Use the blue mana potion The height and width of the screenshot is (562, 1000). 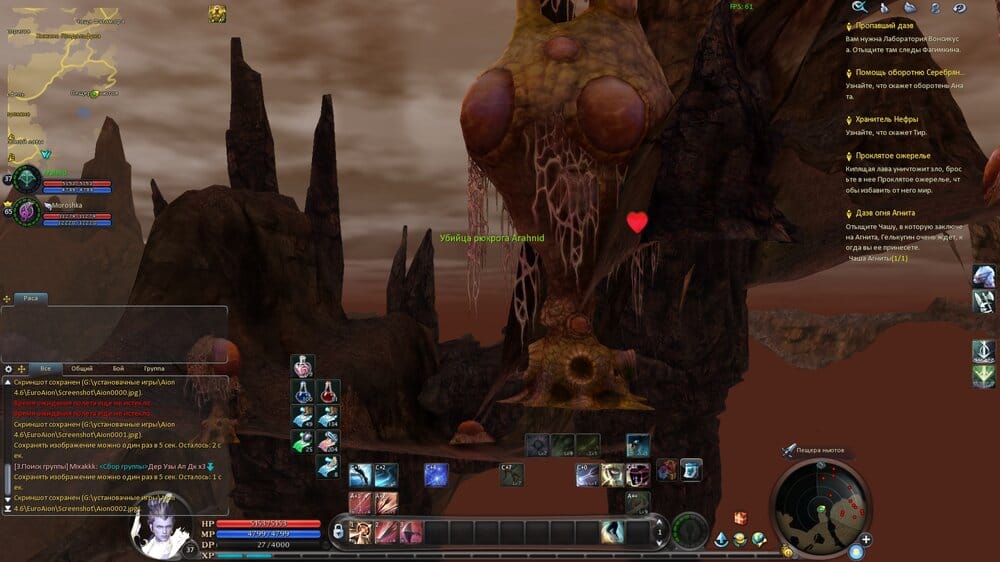303,391
